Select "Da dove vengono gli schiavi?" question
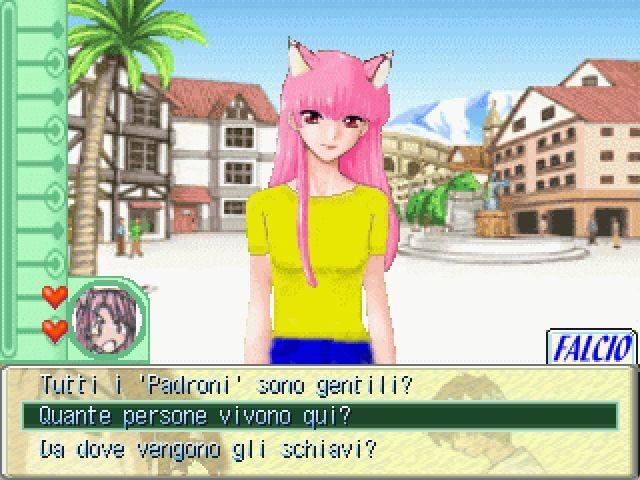This screenshot has width=640, height=480. click(208, 447)
